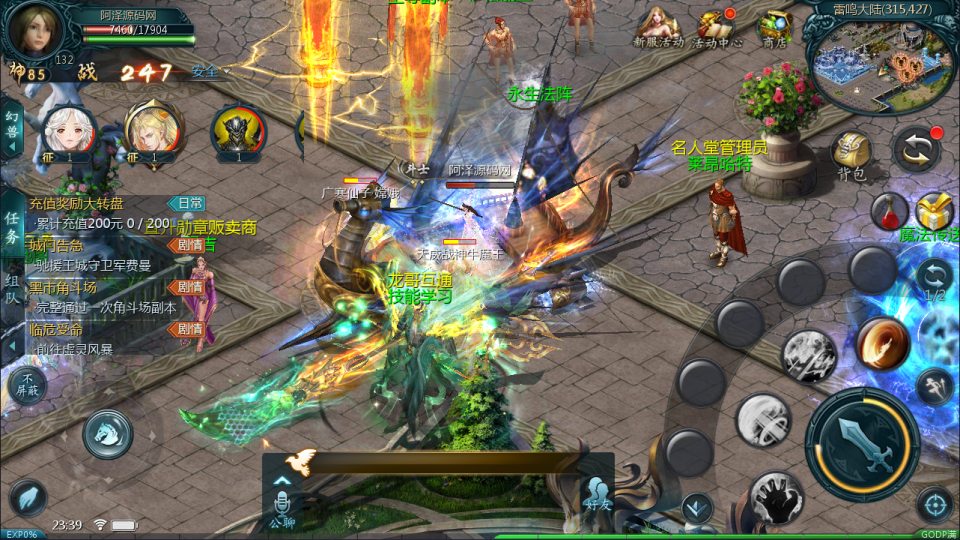Open the yellow gift box reward
Screen dimensions: 960x540
[934, 210]
